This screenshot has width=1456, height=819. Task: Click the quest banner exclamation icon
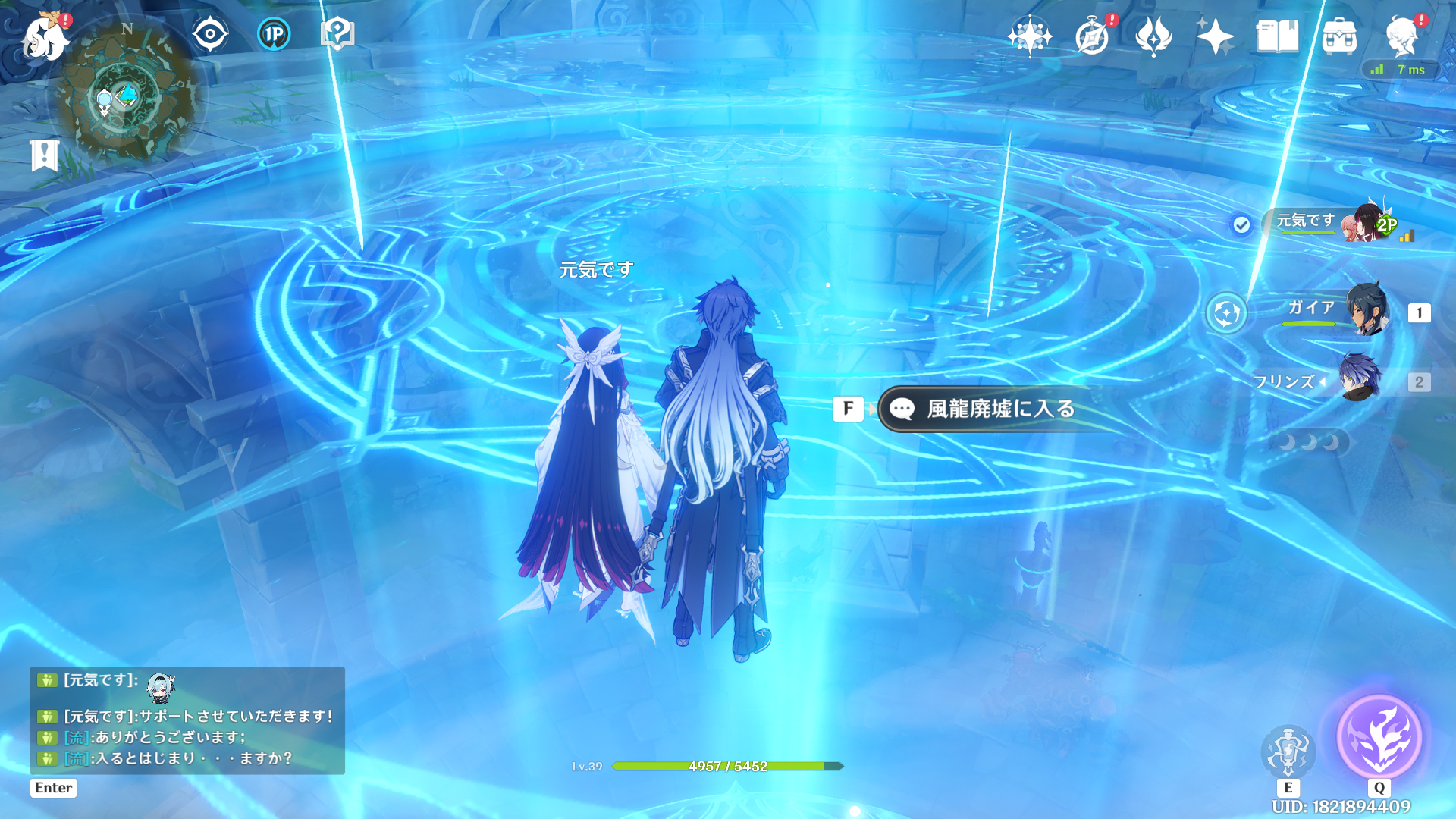(44, 155)
